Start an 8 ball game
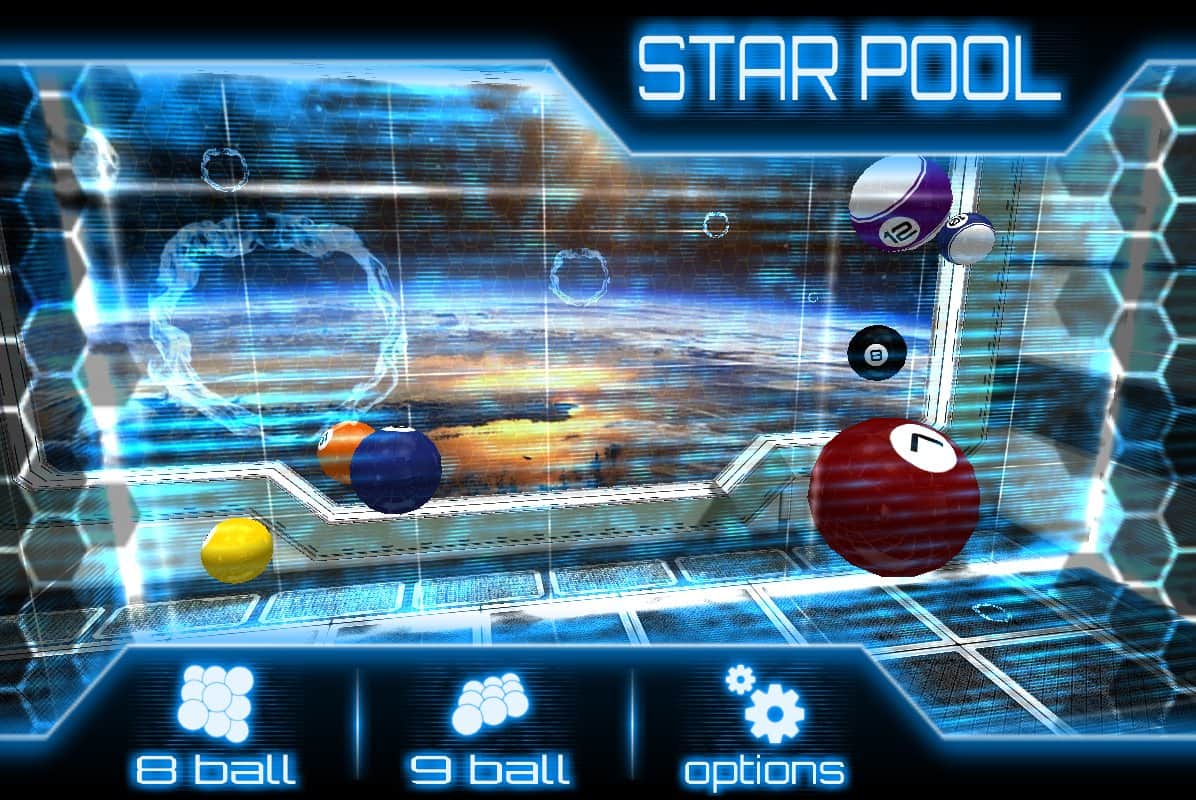 (215, 726)
